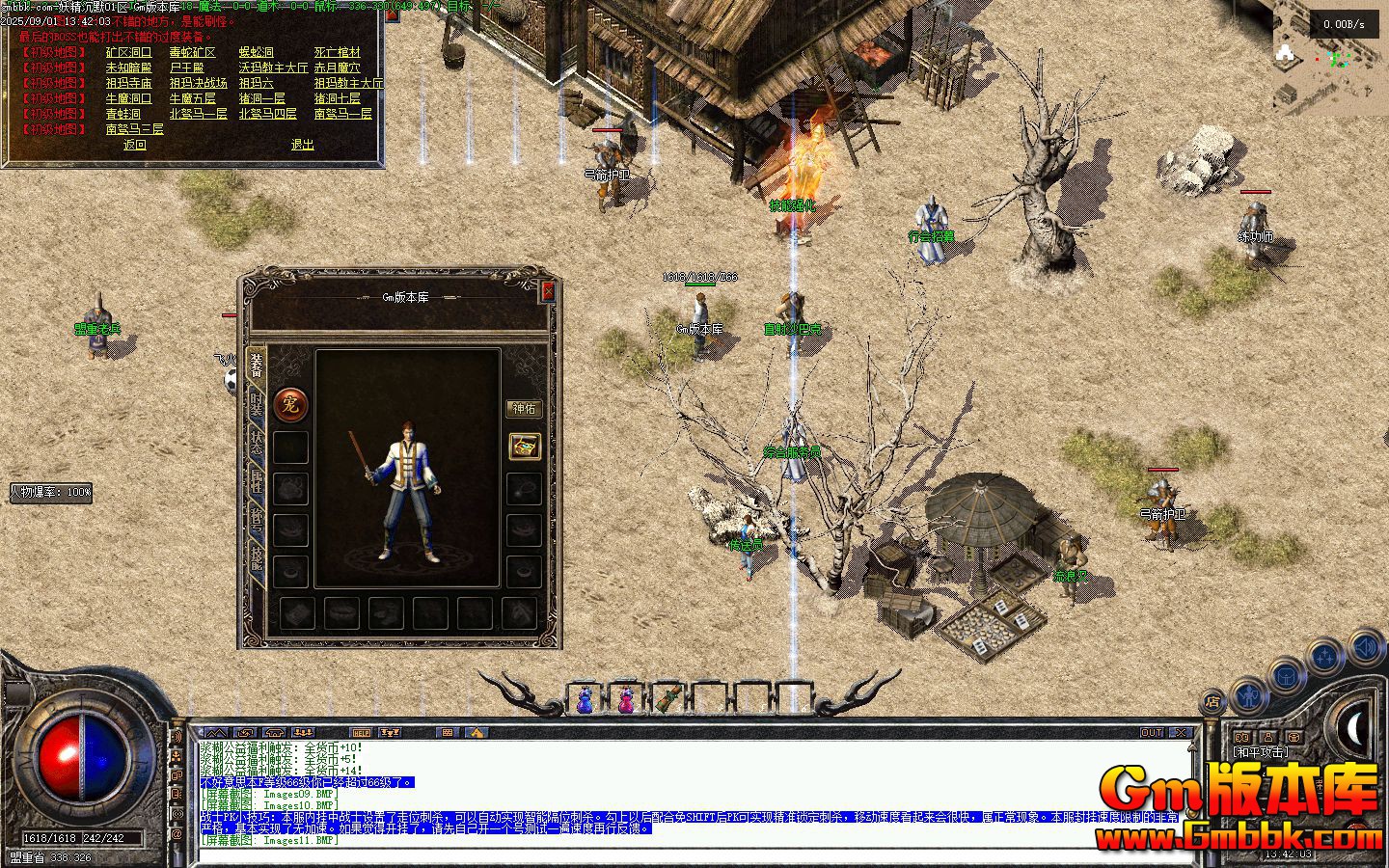The image size is (1389, 868).
Task: Open the 店 shop button
Action: point(1212,703)
